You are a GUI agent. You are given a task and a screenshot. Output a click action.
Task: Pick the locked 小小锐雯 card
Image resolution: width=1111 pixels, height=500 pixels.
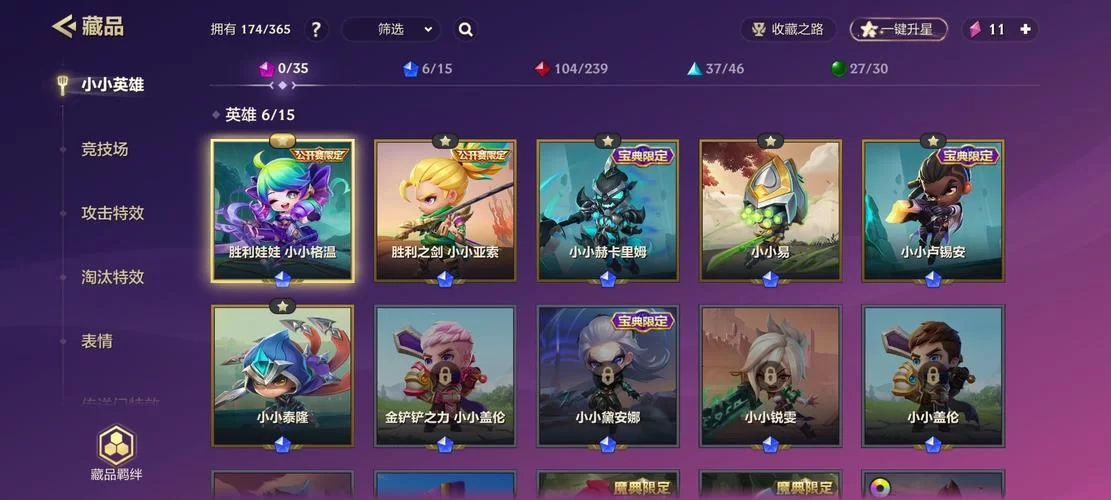770,375
